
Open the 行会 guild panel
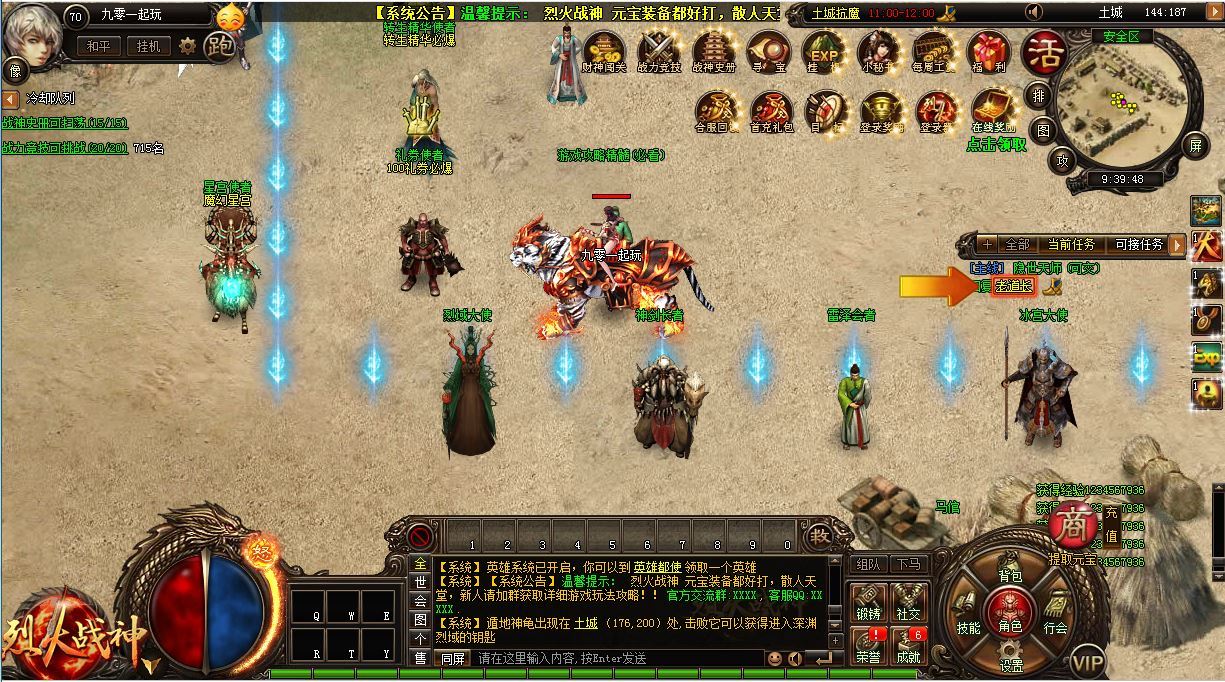coord(1055,612)
